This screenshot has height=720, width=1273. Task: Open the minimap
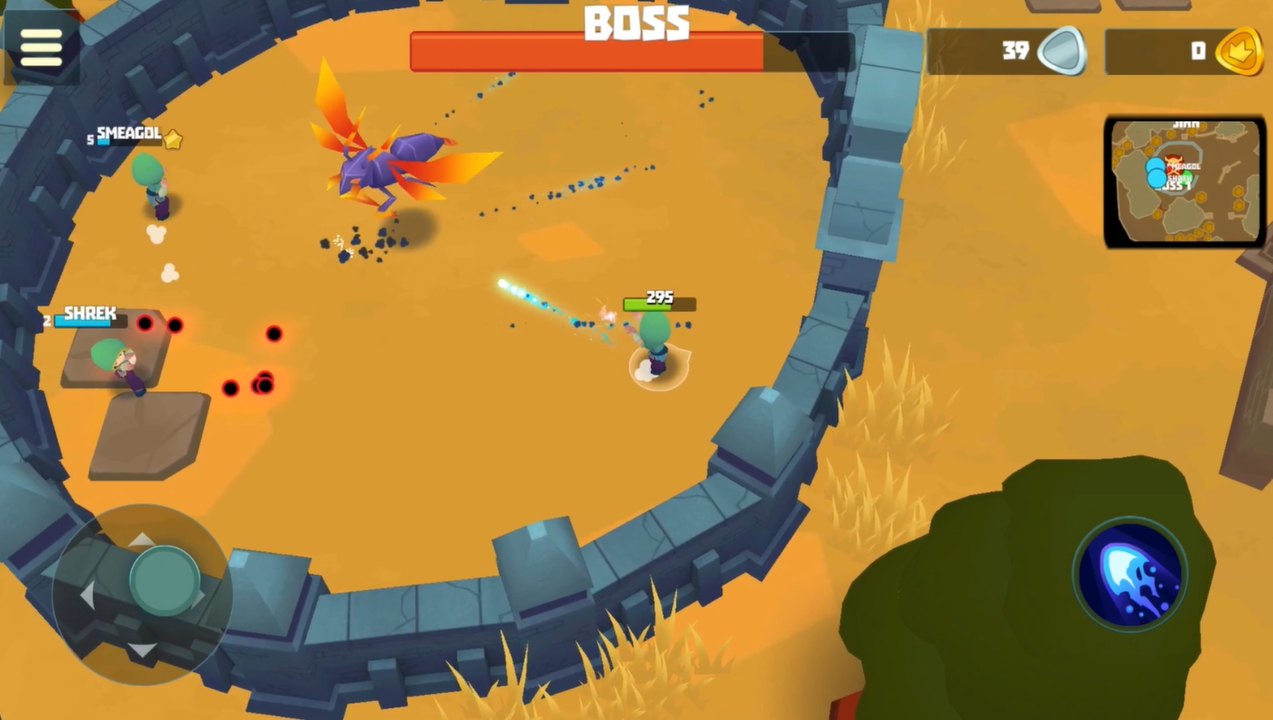1184,181
